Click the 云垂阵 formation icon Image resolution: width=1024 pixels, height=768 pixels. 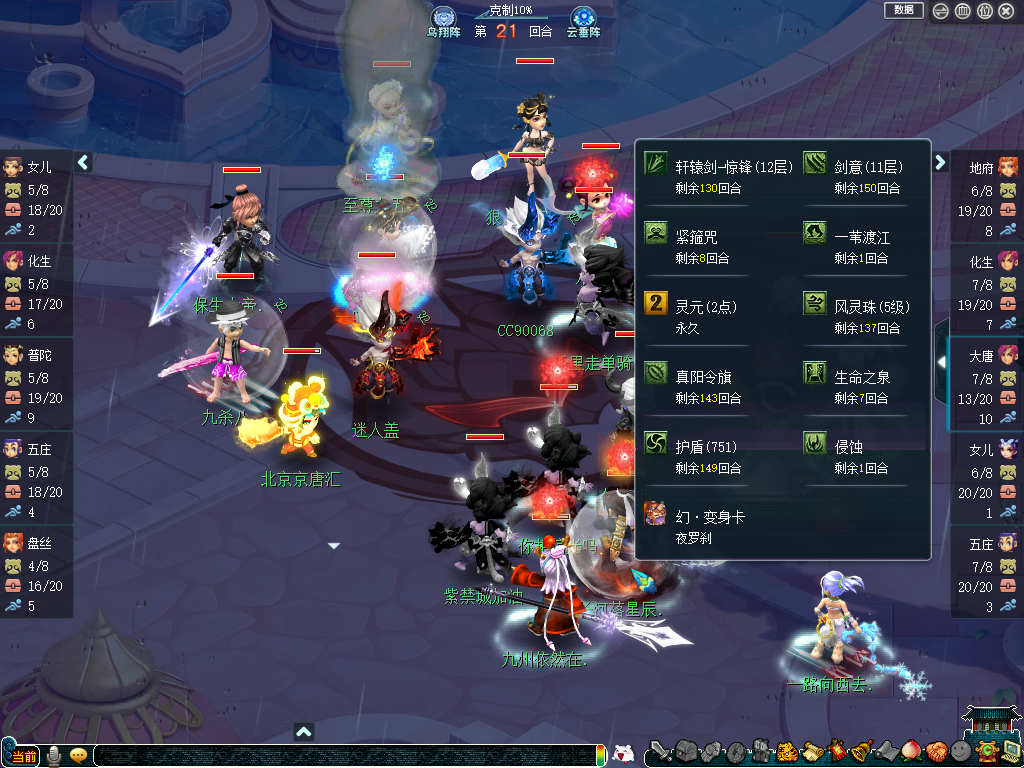click(x=583, y=18)
